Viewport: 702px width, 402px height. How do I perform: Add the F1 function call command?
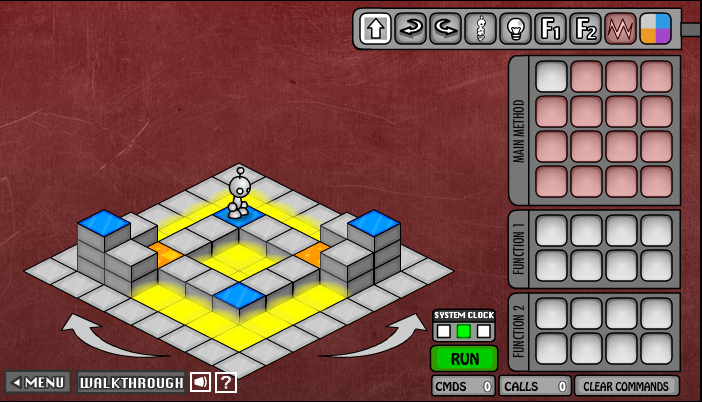(550, 28)
